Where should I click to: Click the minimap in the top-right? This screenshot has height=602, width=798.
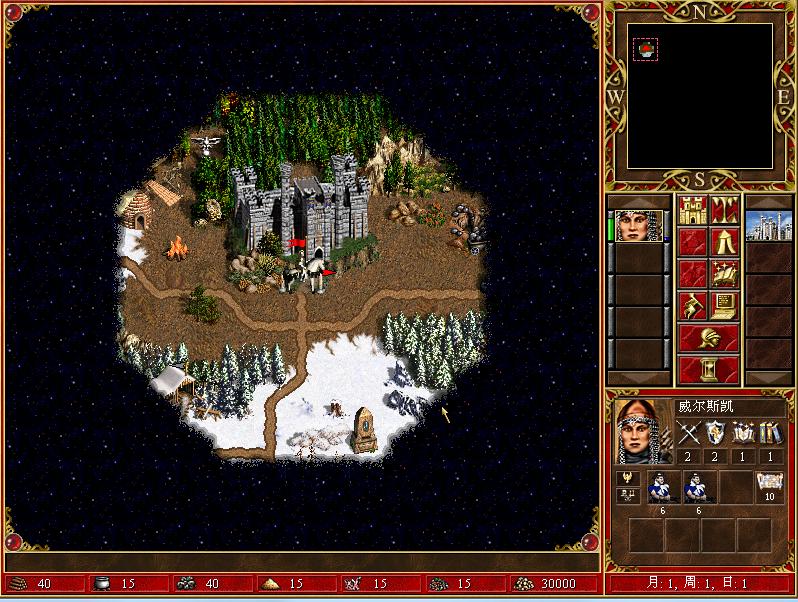click(702, 96)
